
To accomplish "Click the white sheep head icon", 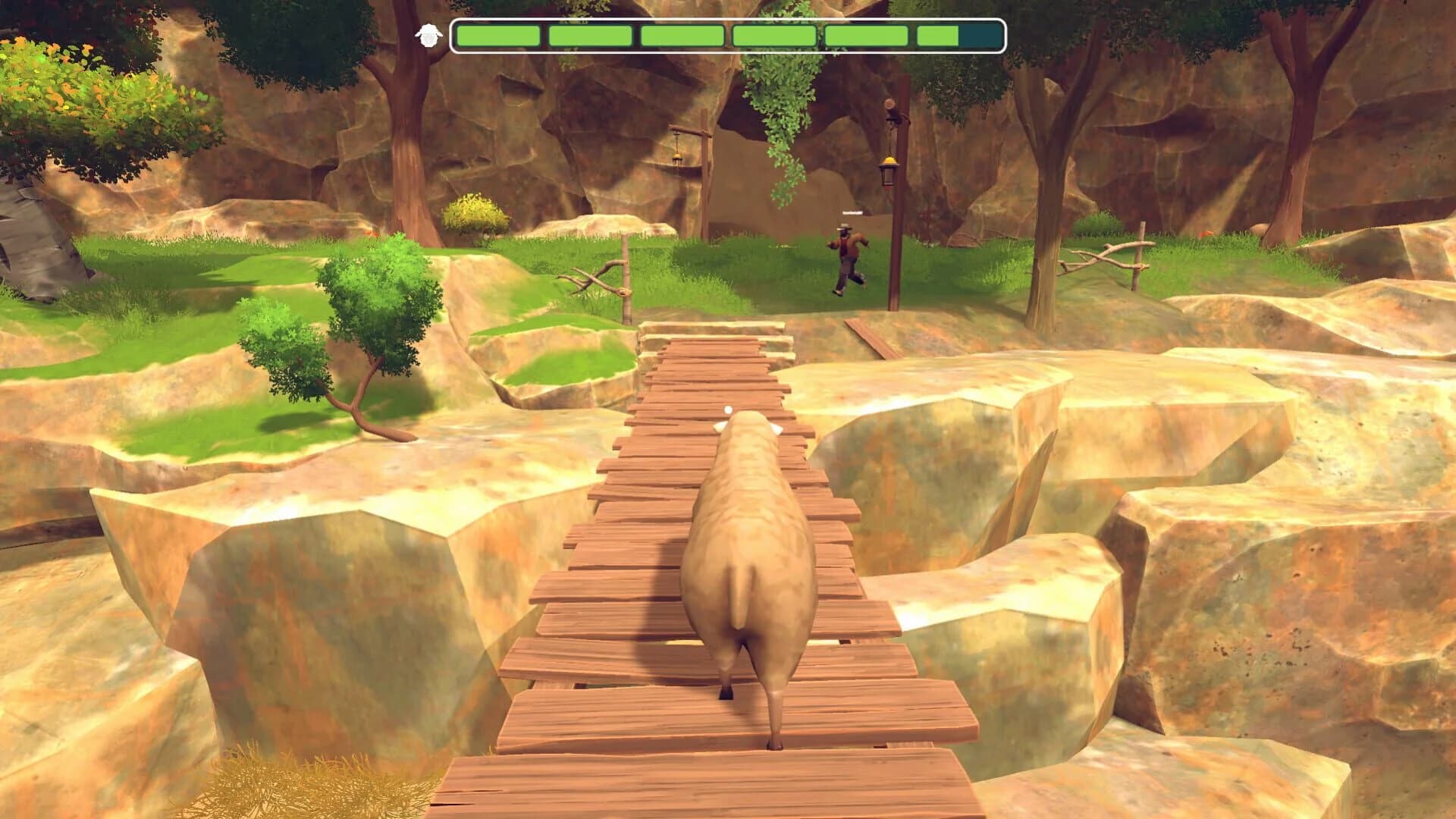I will click(x=428, y=35).
